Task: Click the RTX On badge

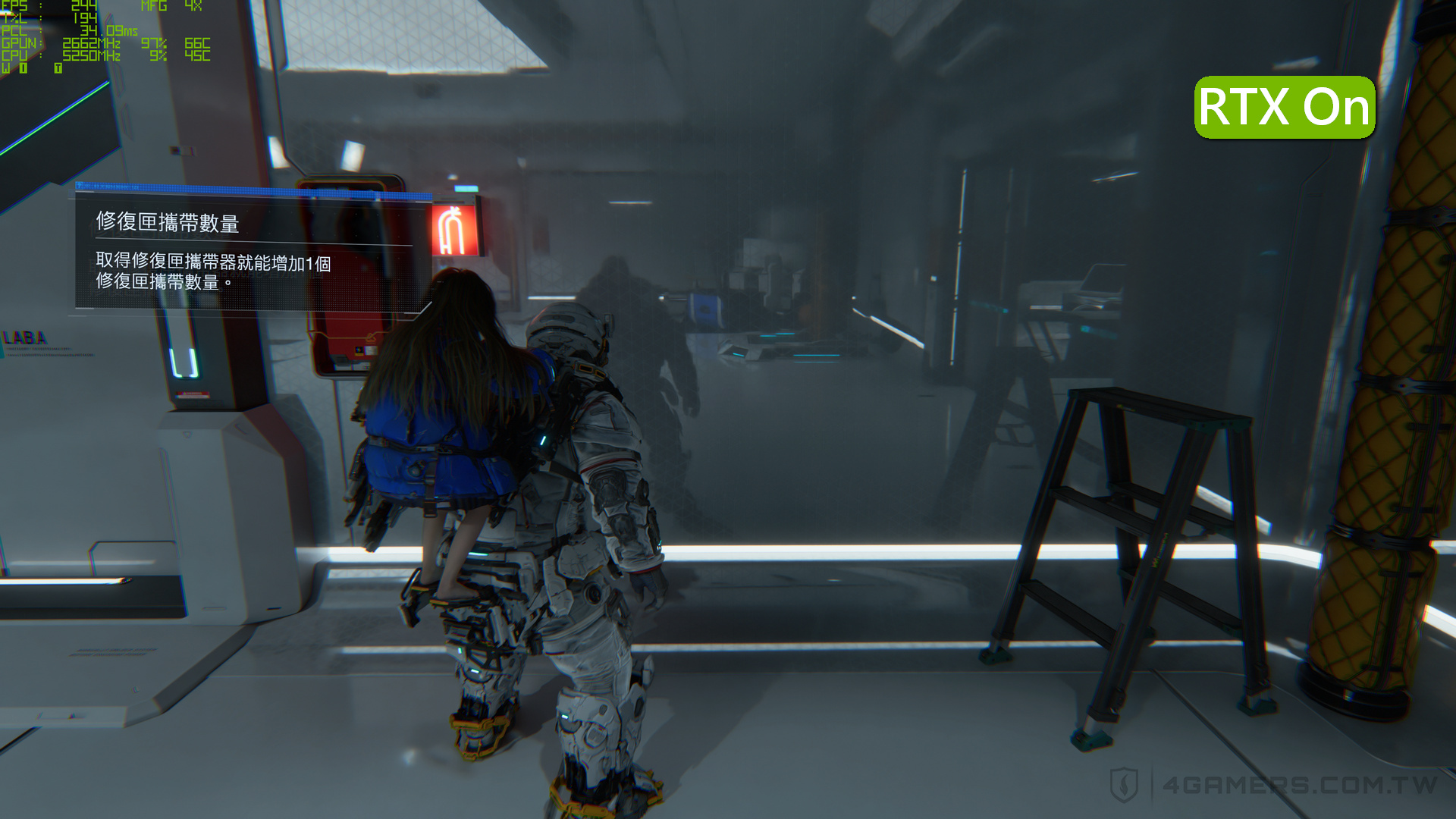Action: 1283,107
